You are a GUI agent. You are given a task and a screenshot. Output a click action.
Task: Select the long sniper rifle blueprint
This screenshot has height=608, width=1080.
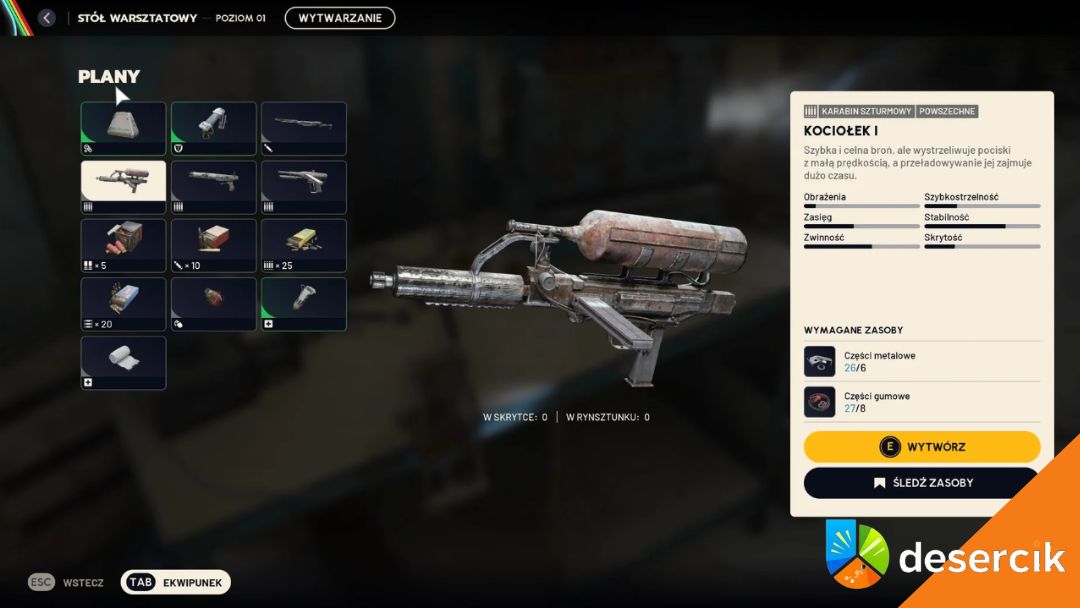point(303,128)
